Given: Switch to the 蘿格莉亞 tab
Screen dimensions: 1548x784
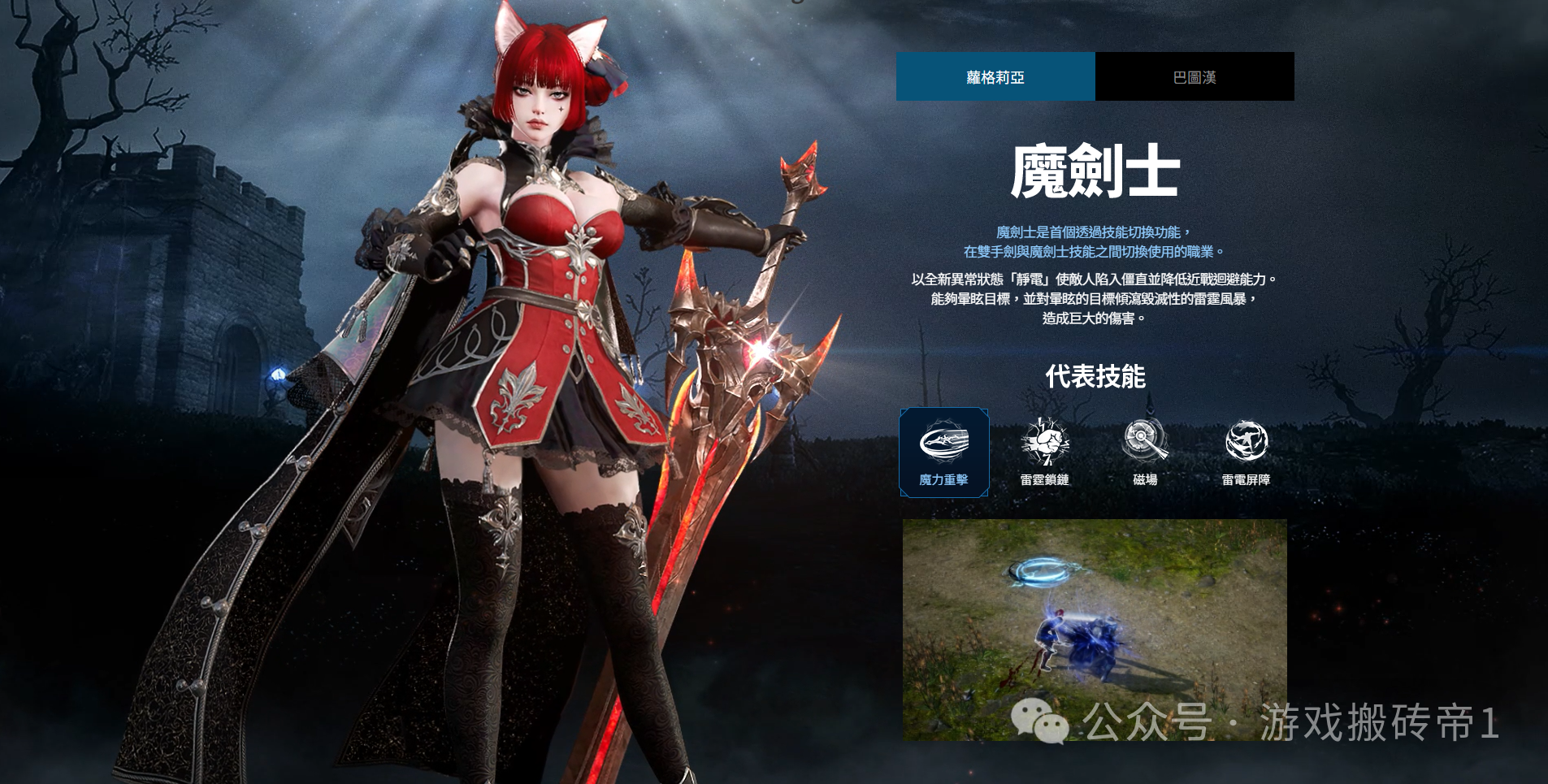Looking at the screenshot, I should click(995, 77).
